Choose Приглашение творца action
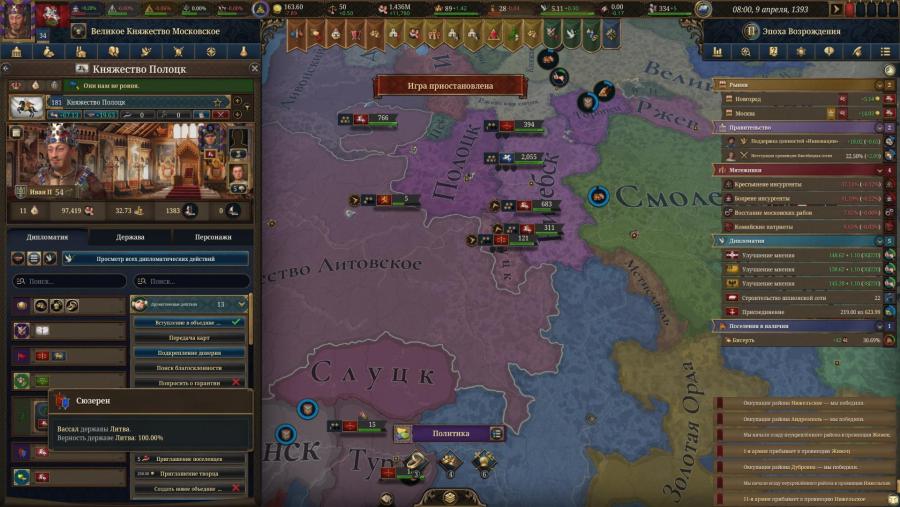The height and width of the screenshot is (507, 900). pos(188,473)
